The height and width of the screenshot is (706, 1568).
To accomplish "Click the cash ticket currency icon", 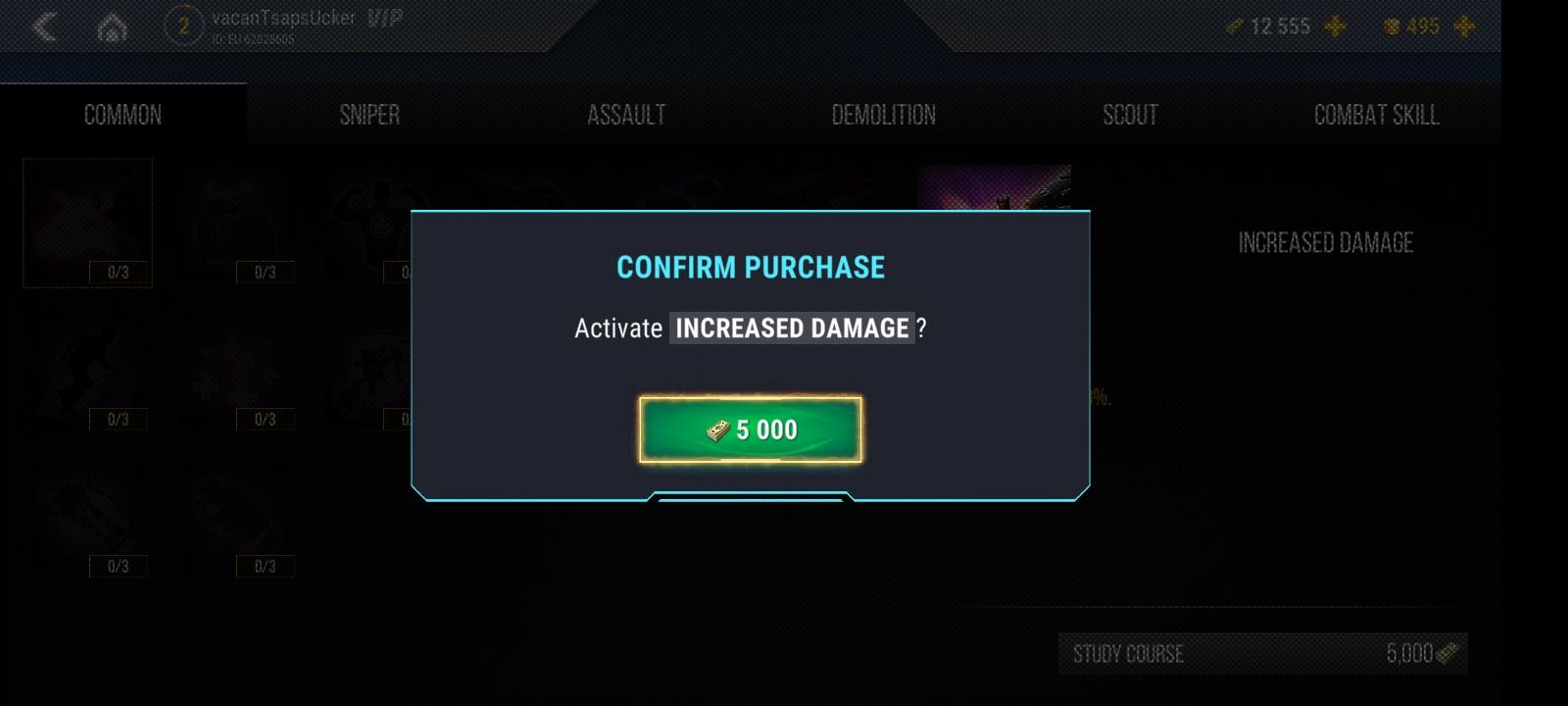I will tap(1235, 26).
